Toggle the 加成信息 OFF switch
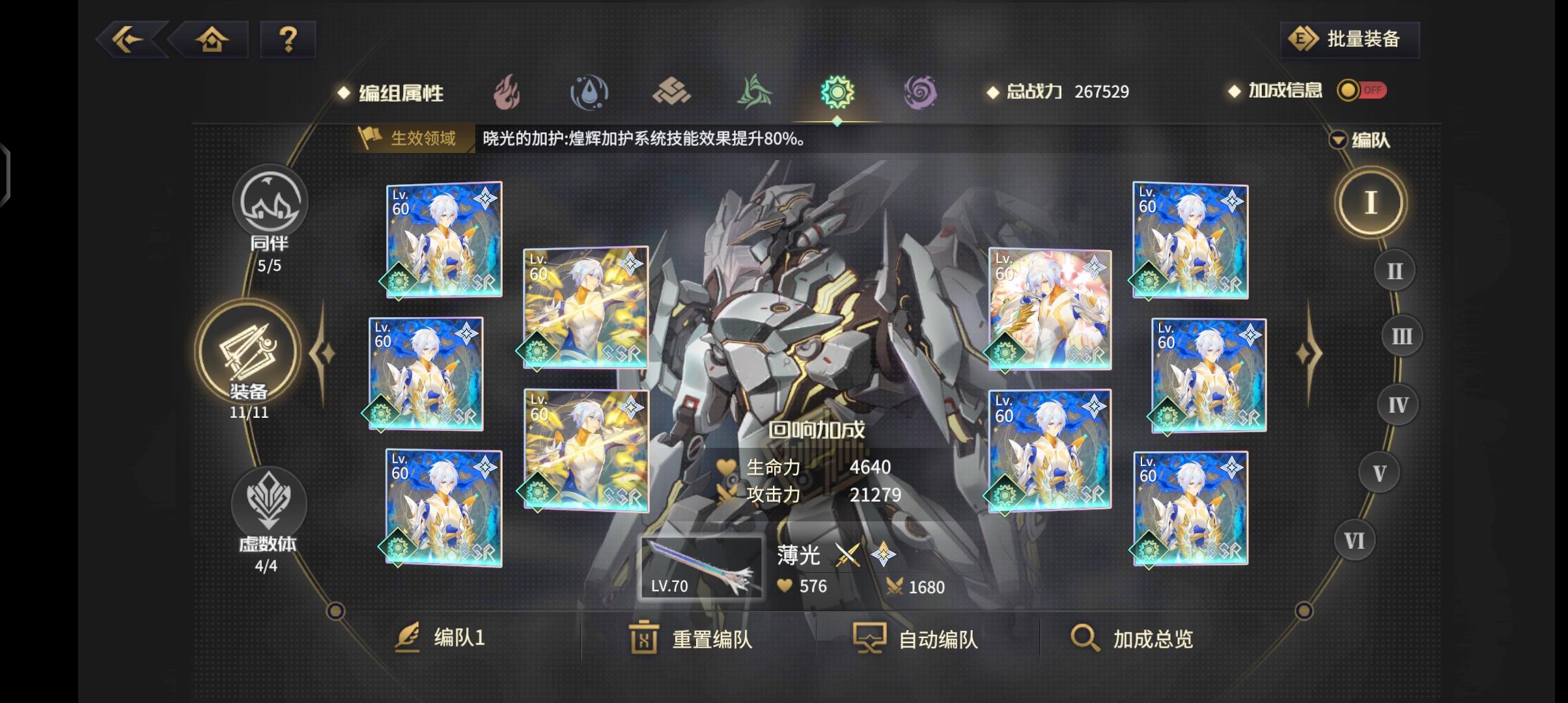 click(x=1364, y=92)
